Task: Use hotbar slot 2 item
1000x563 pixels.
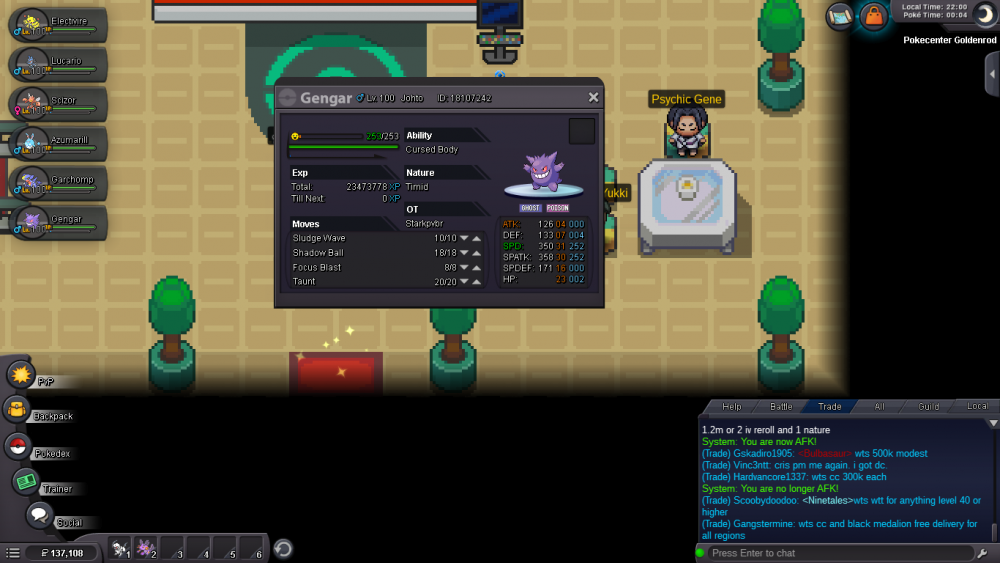Action: point(145,549)
